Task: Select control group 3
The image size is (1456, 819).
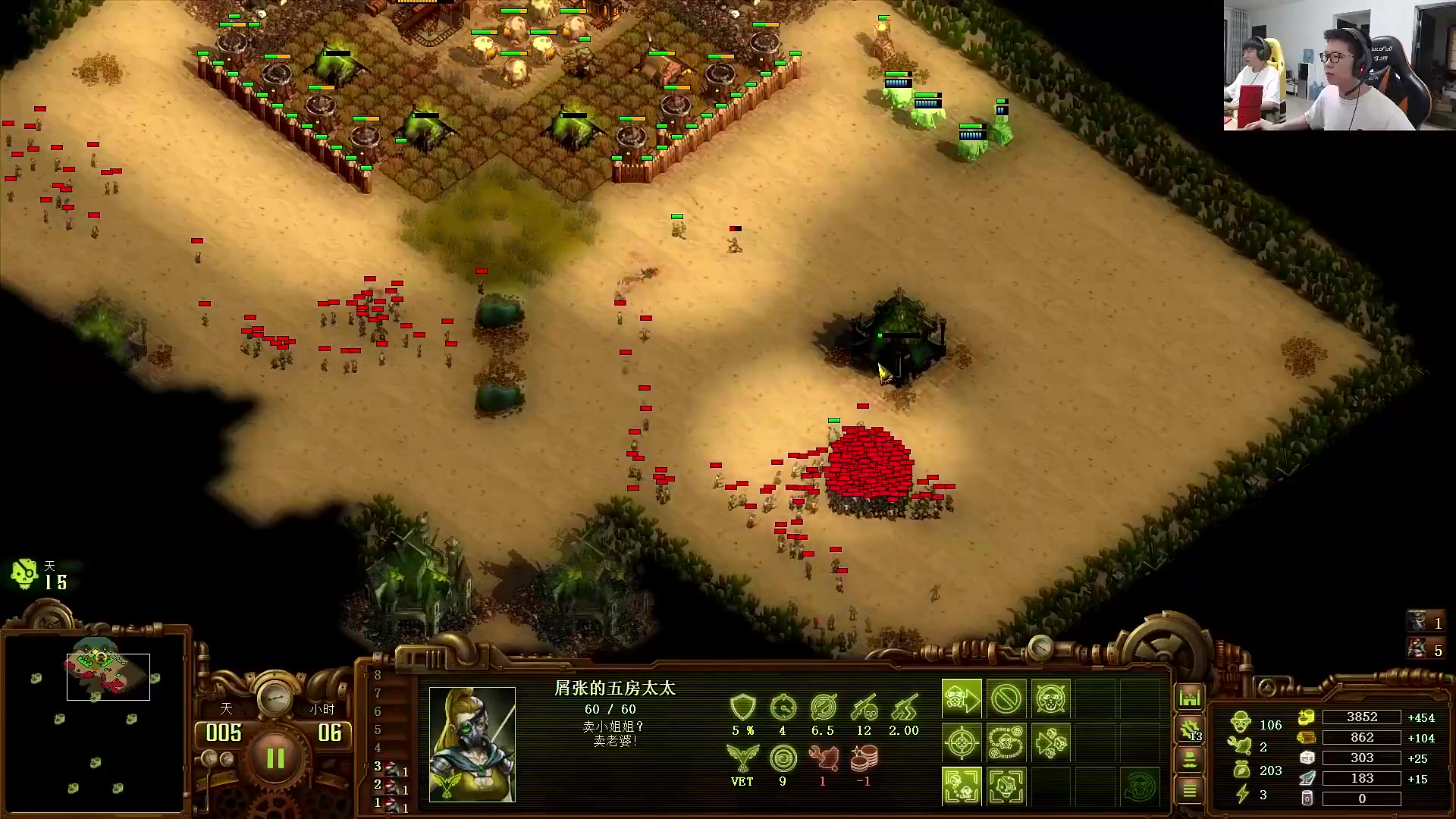Action: 391,768
